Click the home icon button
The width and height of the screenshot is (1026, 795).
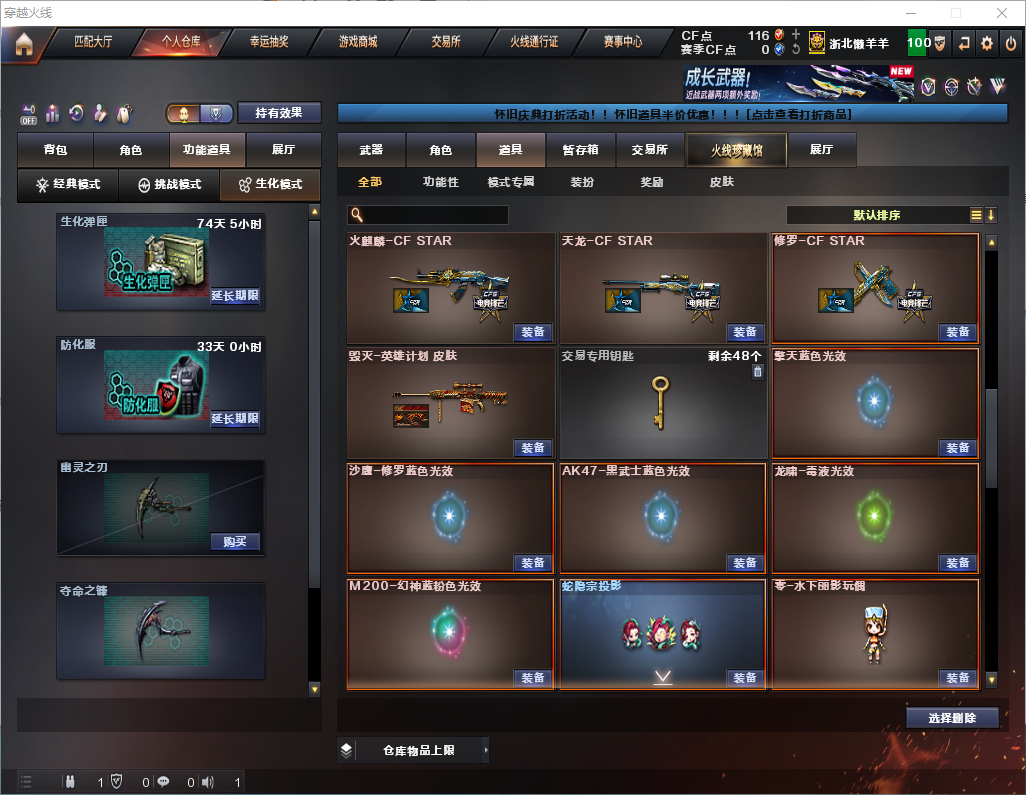[x=24, y=44]
